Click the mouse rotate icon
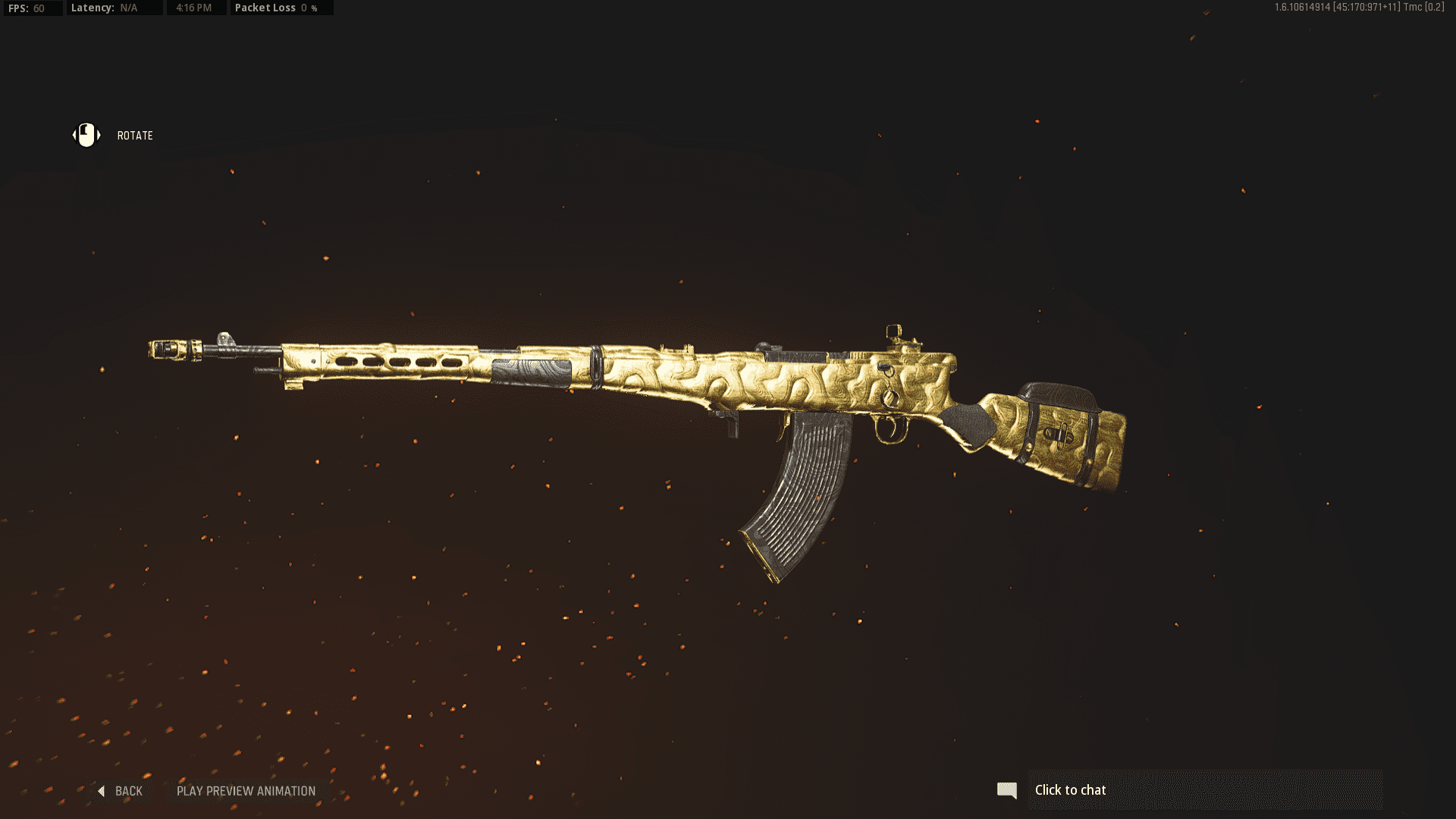The width and height of the screenshot is (1456, 819). pyautogui.click(x=86, y=135)
